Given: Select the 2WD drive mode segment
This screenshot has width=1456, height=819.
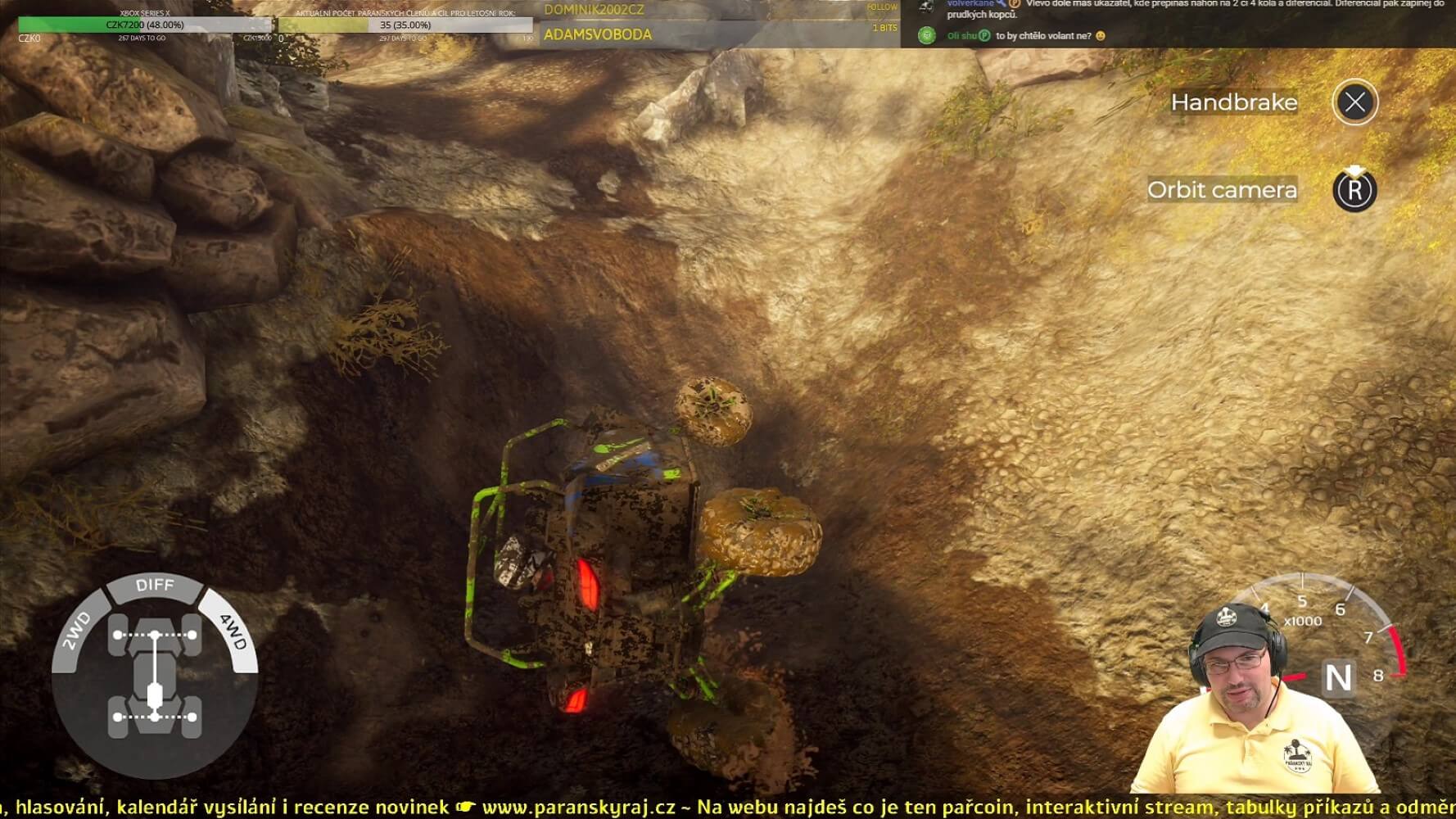Looking at the screenshot, I should click(x=76, y=631).
